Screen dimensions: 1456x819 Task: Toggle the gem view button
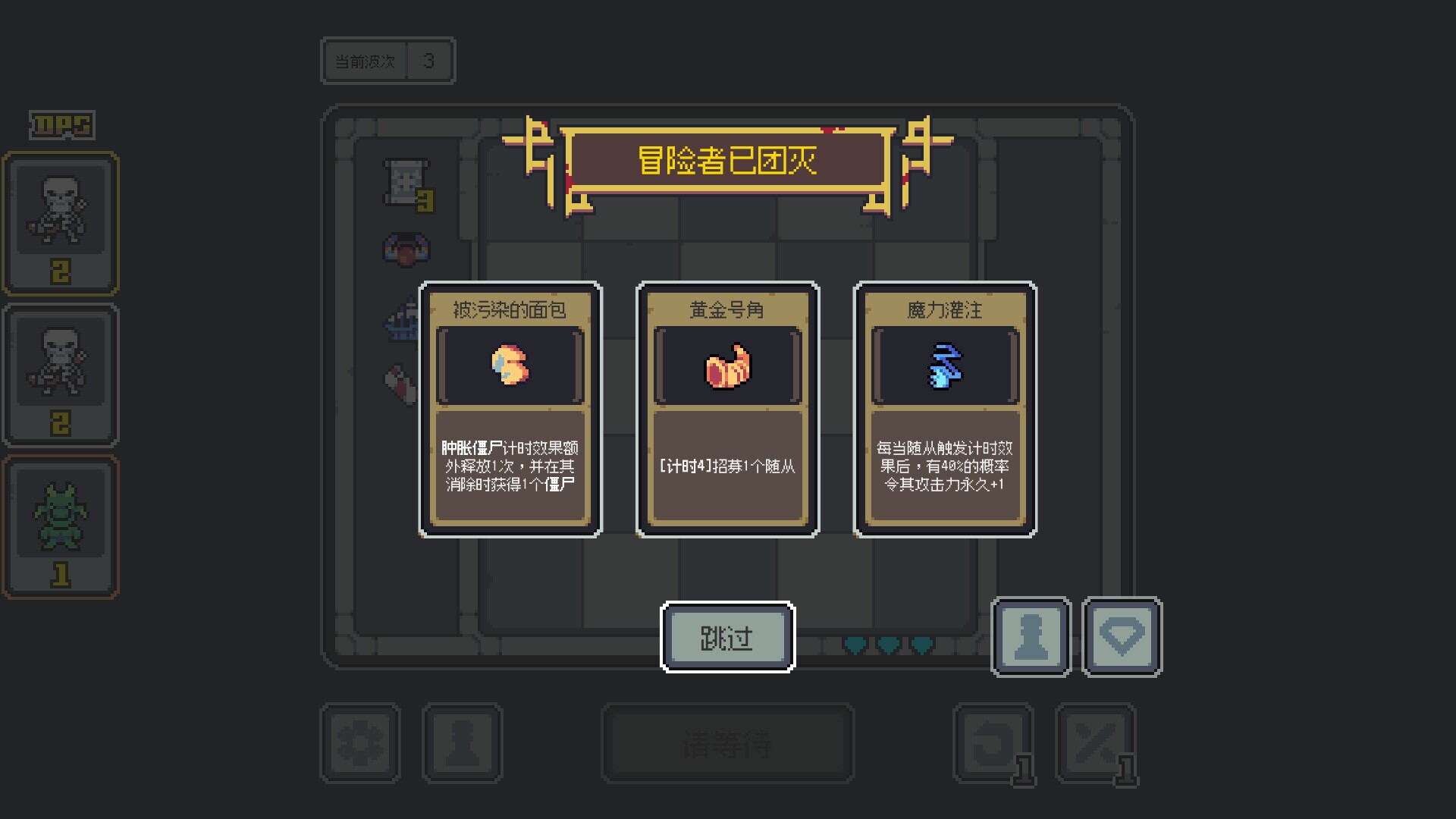(x=1122, y=637)
